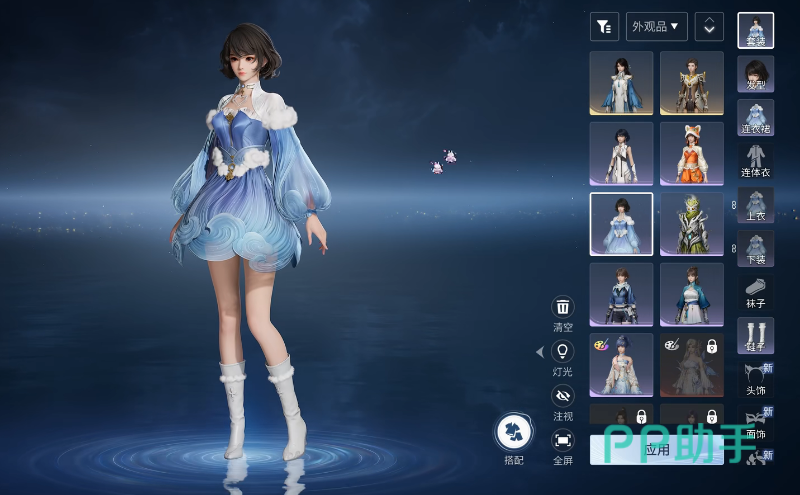
Task: Open the outfit filter button
Action: [x=604, y=26]
